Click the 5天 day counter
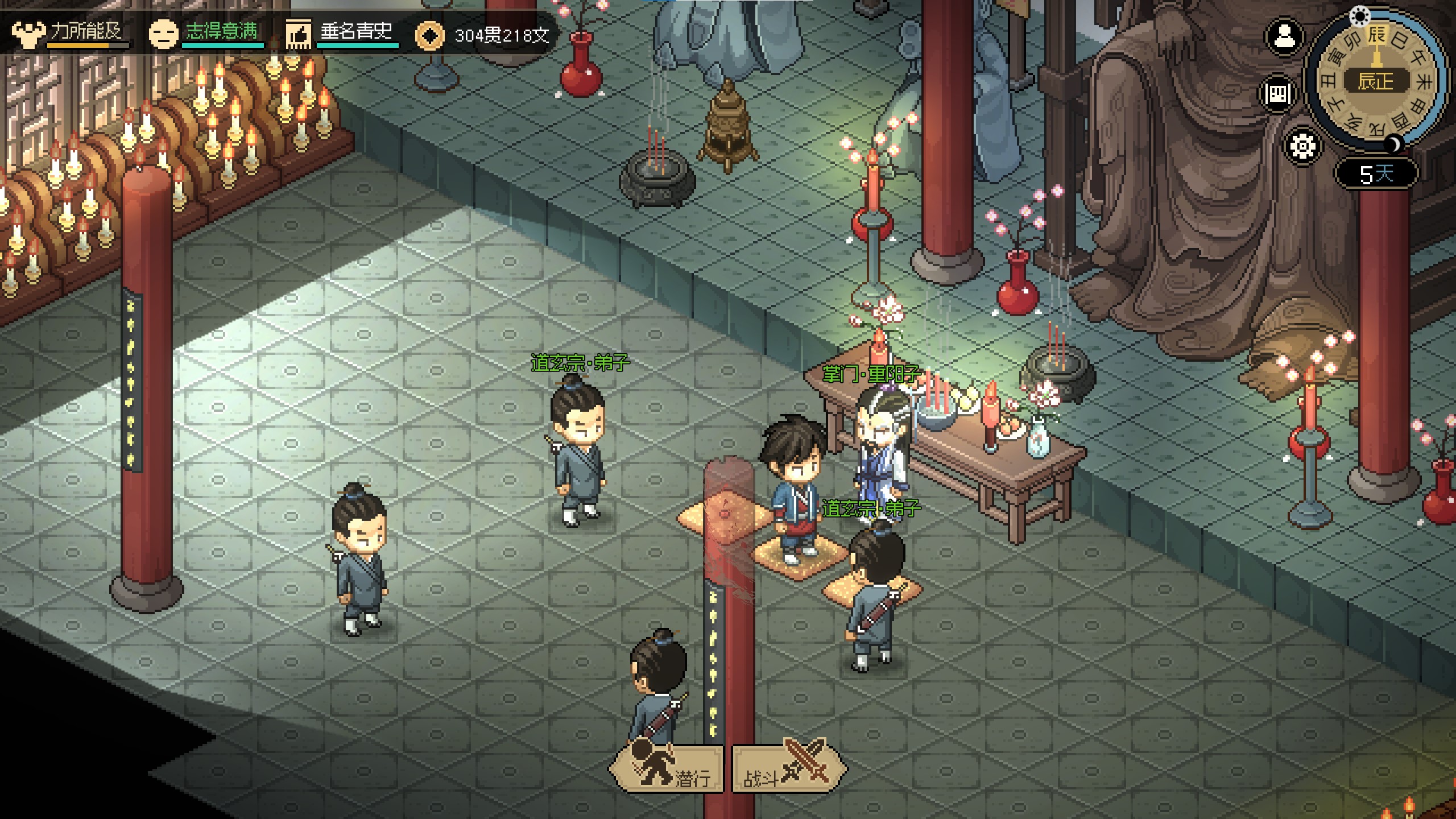This screenshot has height=819, width=1456. [x=1376, y=173]
